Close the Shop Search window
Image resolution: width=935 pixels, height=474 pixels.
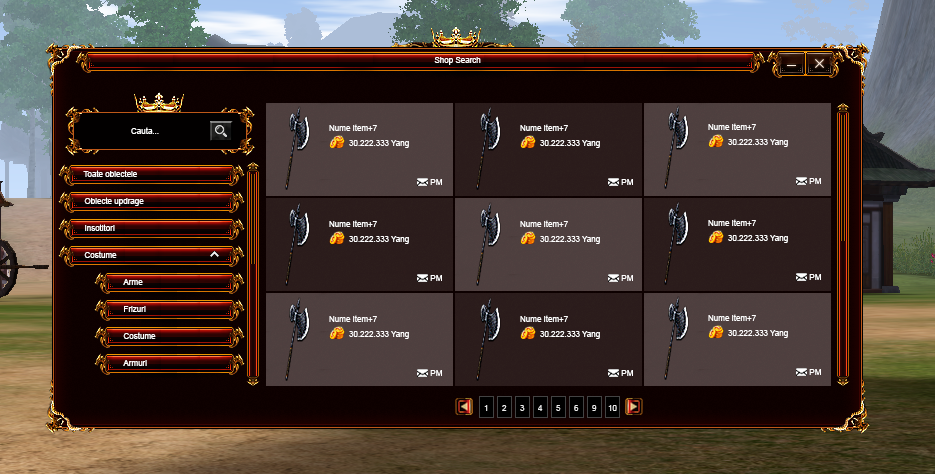(819, 64)
